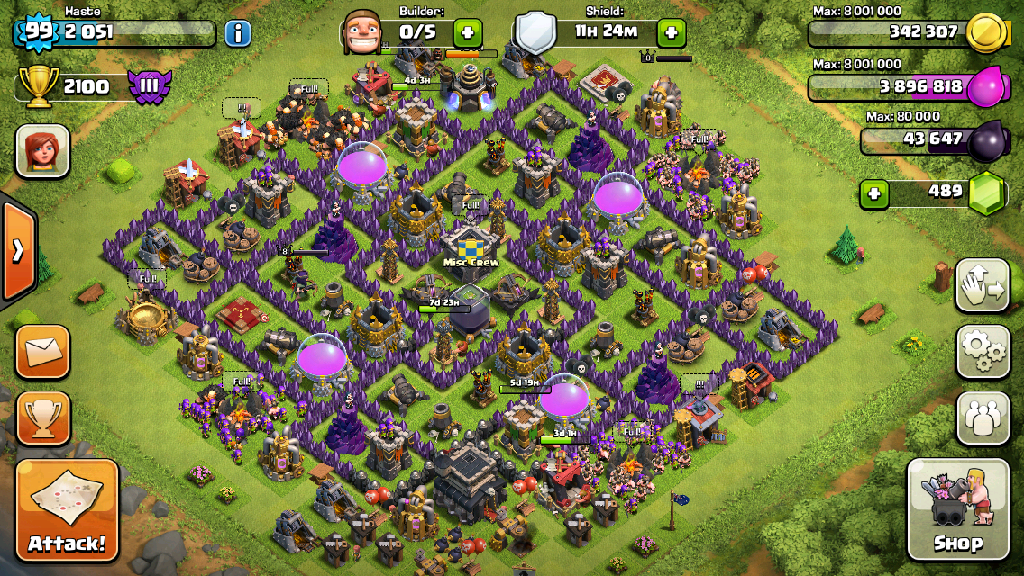Tap the shield icon for details
Screen dimensions: 1024x576
tap(535, 32)
